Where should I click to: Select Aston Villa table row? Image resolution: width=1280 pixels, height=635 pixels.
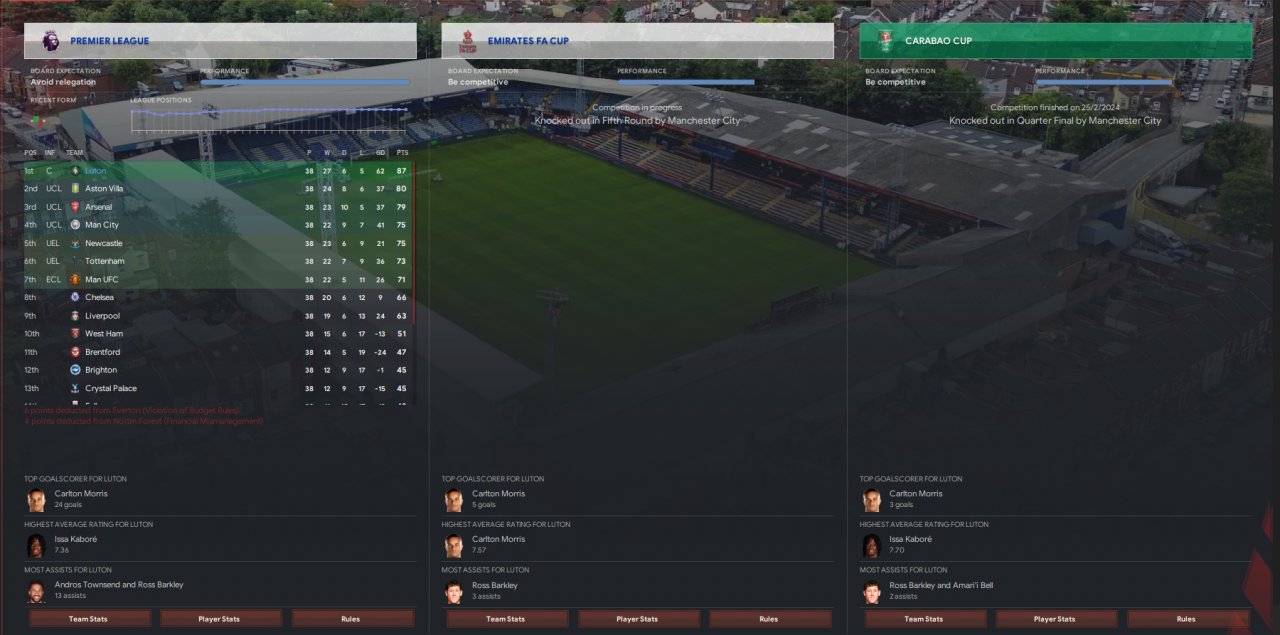pyautogui.click(x=104, y=189)
